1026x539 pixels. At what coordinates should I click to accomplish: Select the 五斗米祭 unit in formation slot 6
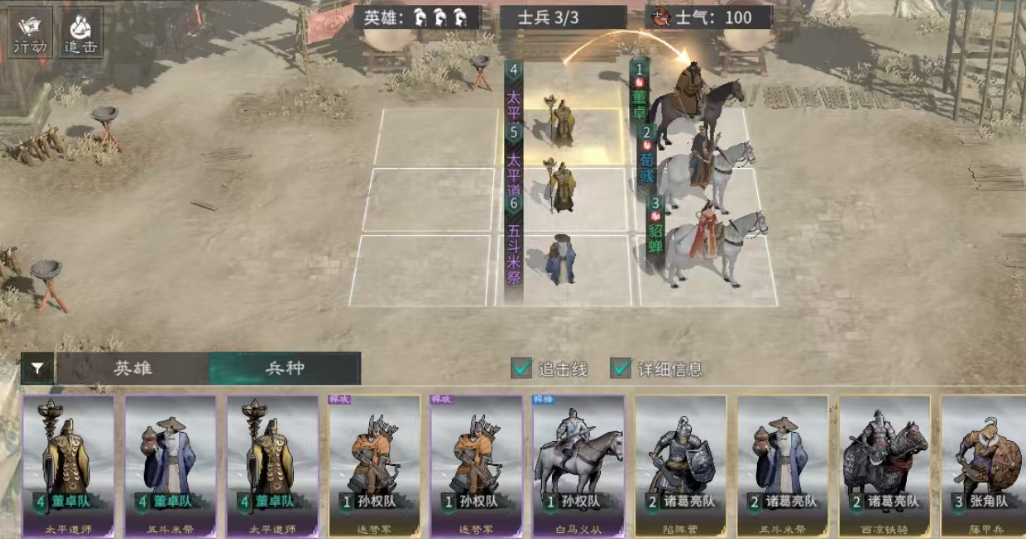(562, 262)
